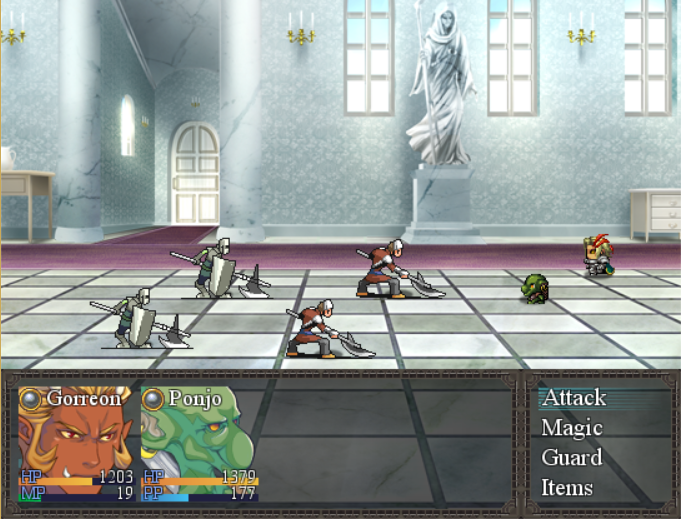Open the Items menu
Viewport: 681px width, 519px height.
click(567, 488)
